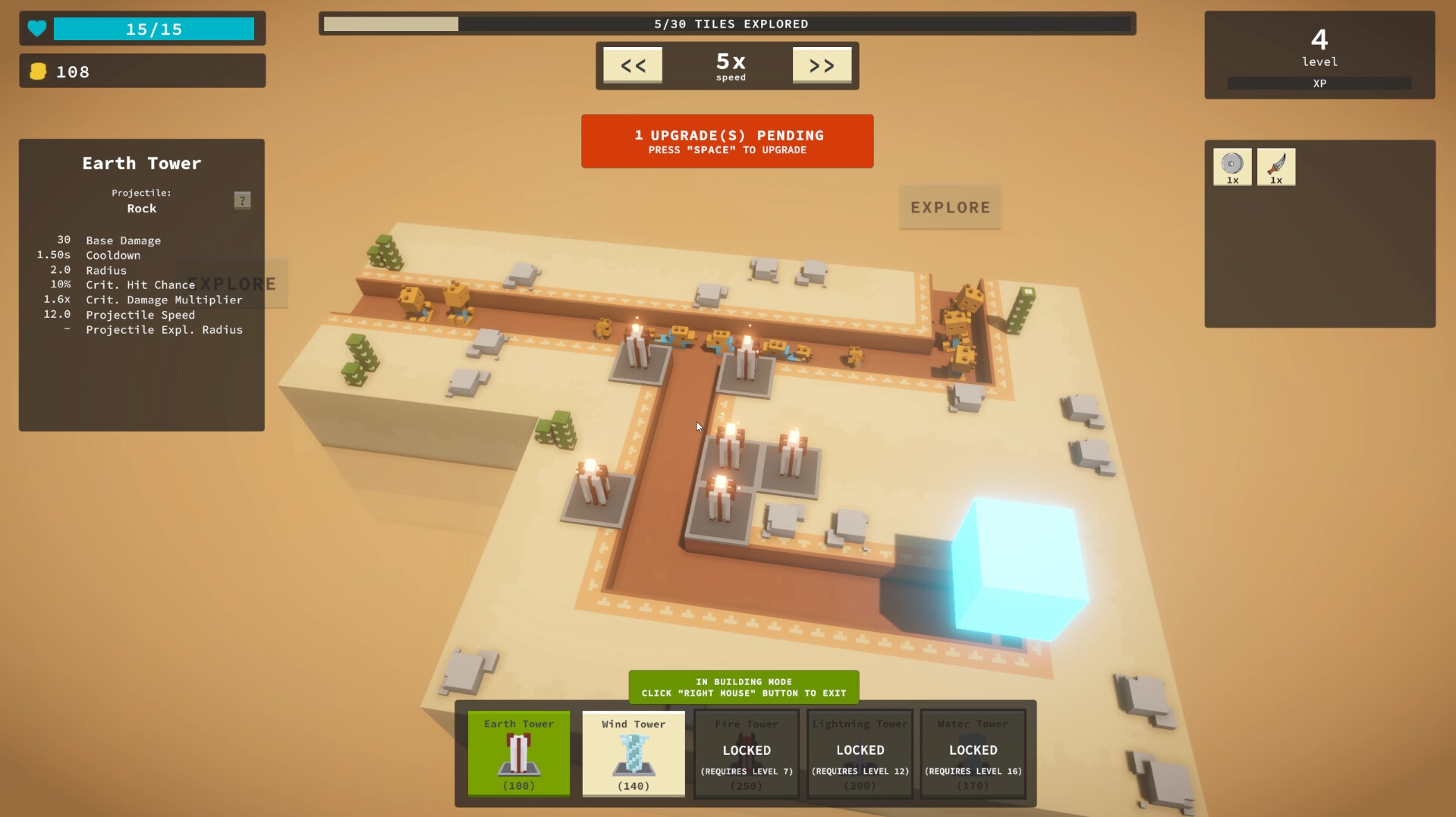The height and width of the screenshot is (817, 1456).
Task: Increase game speed with the right arrow
Action: click(822, 65)
